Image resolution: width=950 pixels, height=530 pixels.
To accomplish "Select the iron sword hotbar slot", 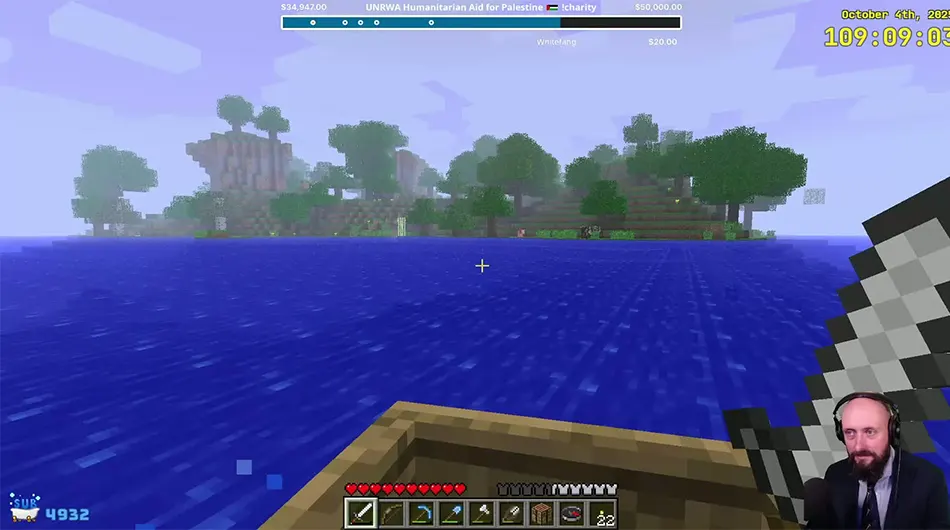I will 360,513.
